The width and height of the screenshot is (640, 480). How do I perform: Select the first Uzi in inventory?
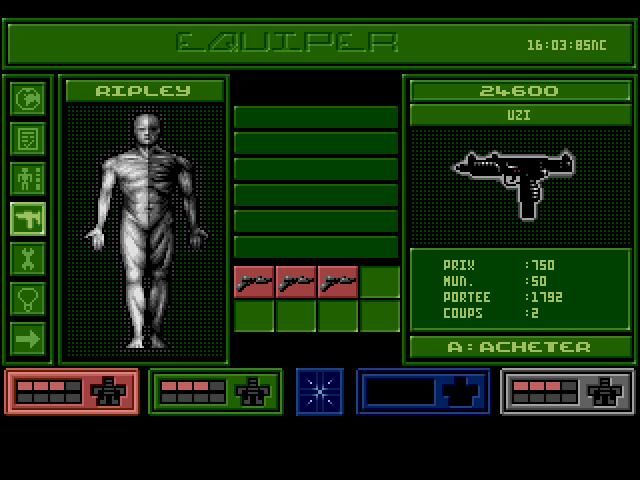[254, 282]
